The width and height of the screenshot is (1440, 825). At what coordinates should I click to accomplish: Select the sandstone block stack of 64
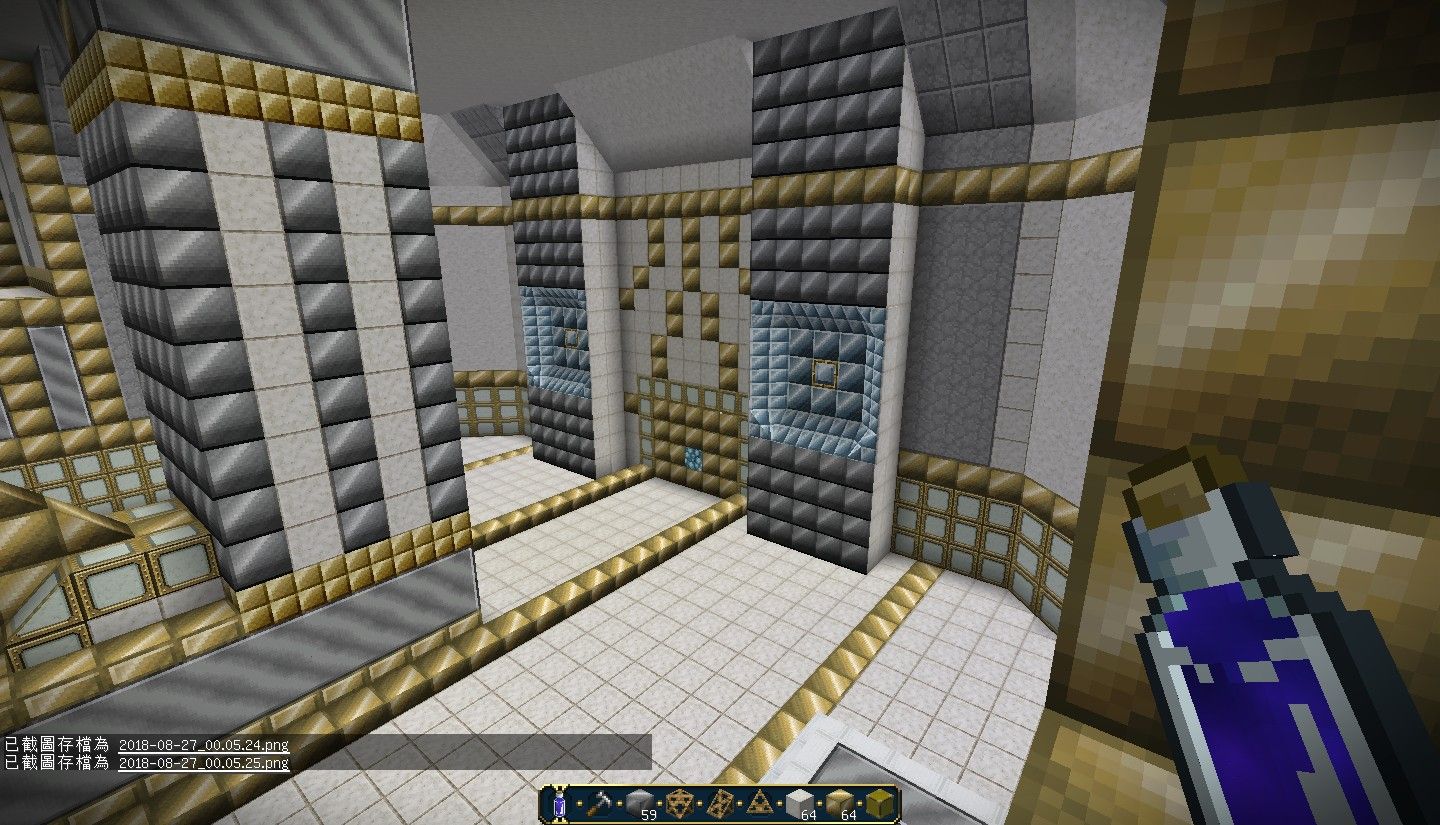pyautogui.click(x=839, y=800)
